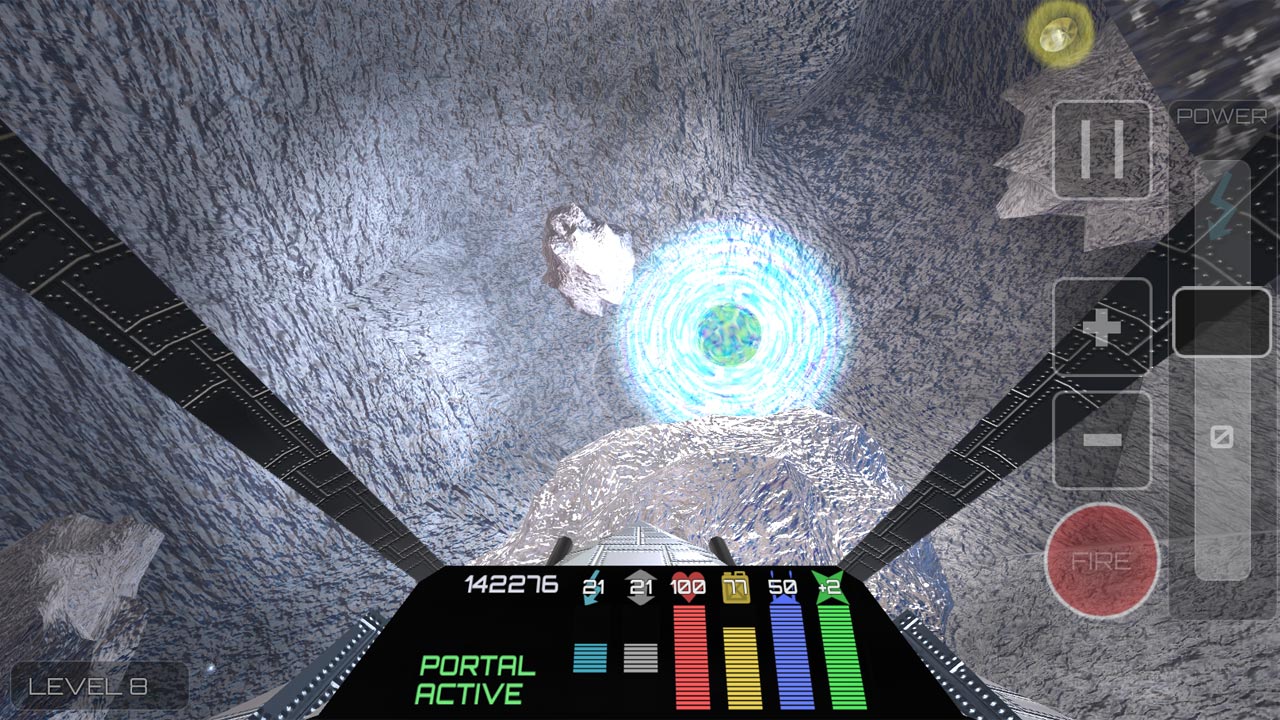Select the gray diamond altitude indicator
The height and width of the screenshot is (720, 1280).
[641, 585]
